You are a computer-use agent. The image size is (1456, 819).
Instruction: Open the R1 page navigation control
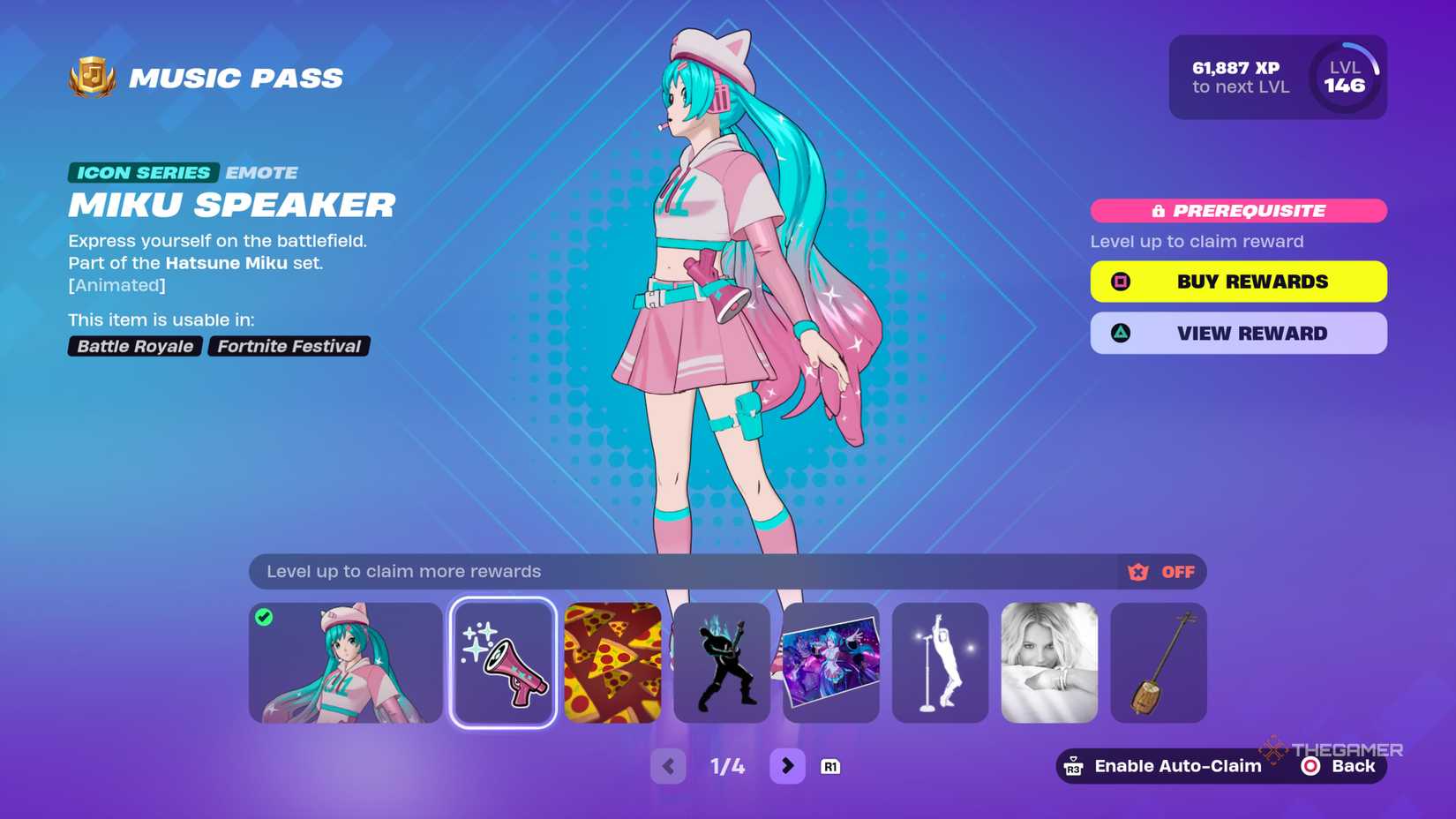point(830,766)
